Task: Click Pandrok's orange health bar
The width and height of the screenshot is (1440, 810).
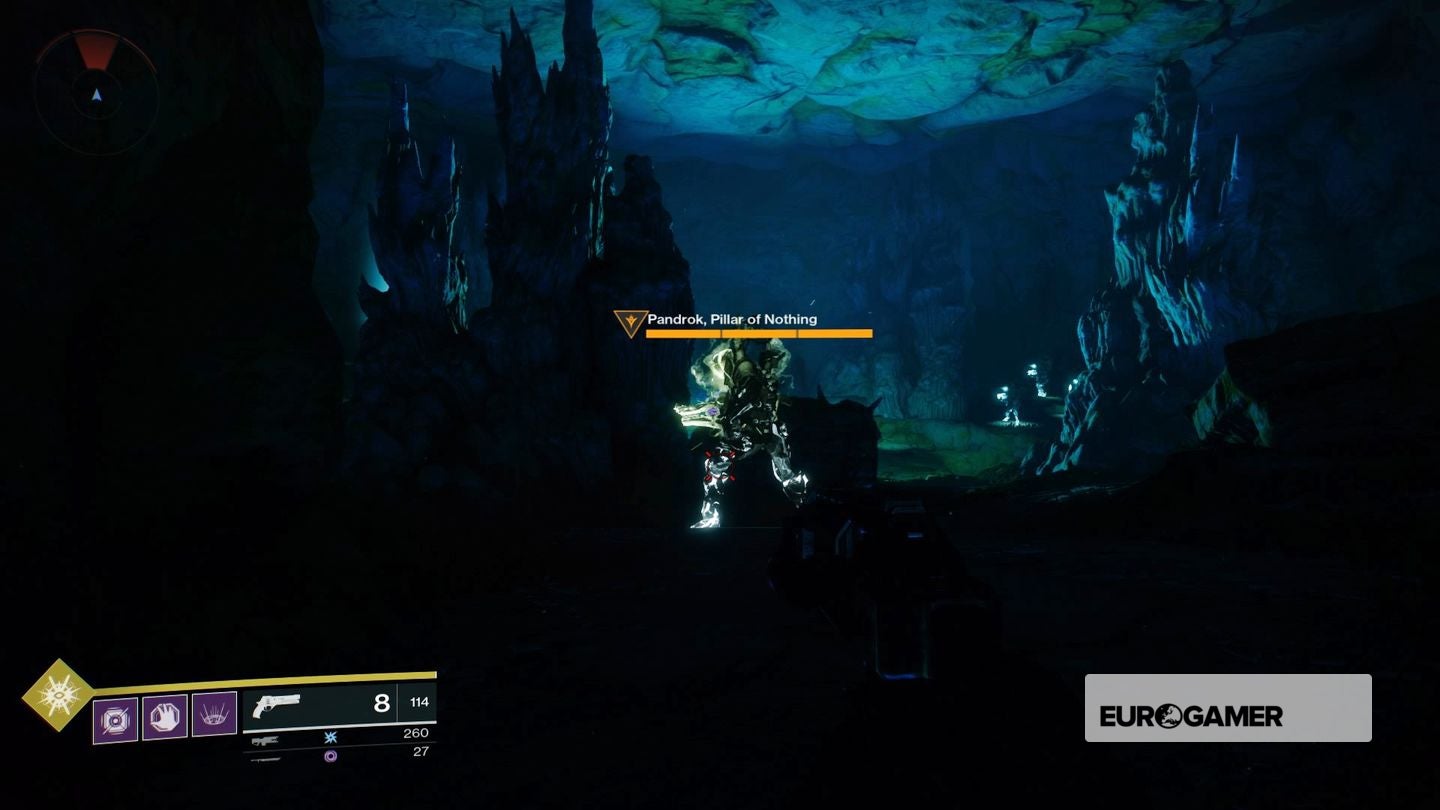Action: [x=757, y=333]
